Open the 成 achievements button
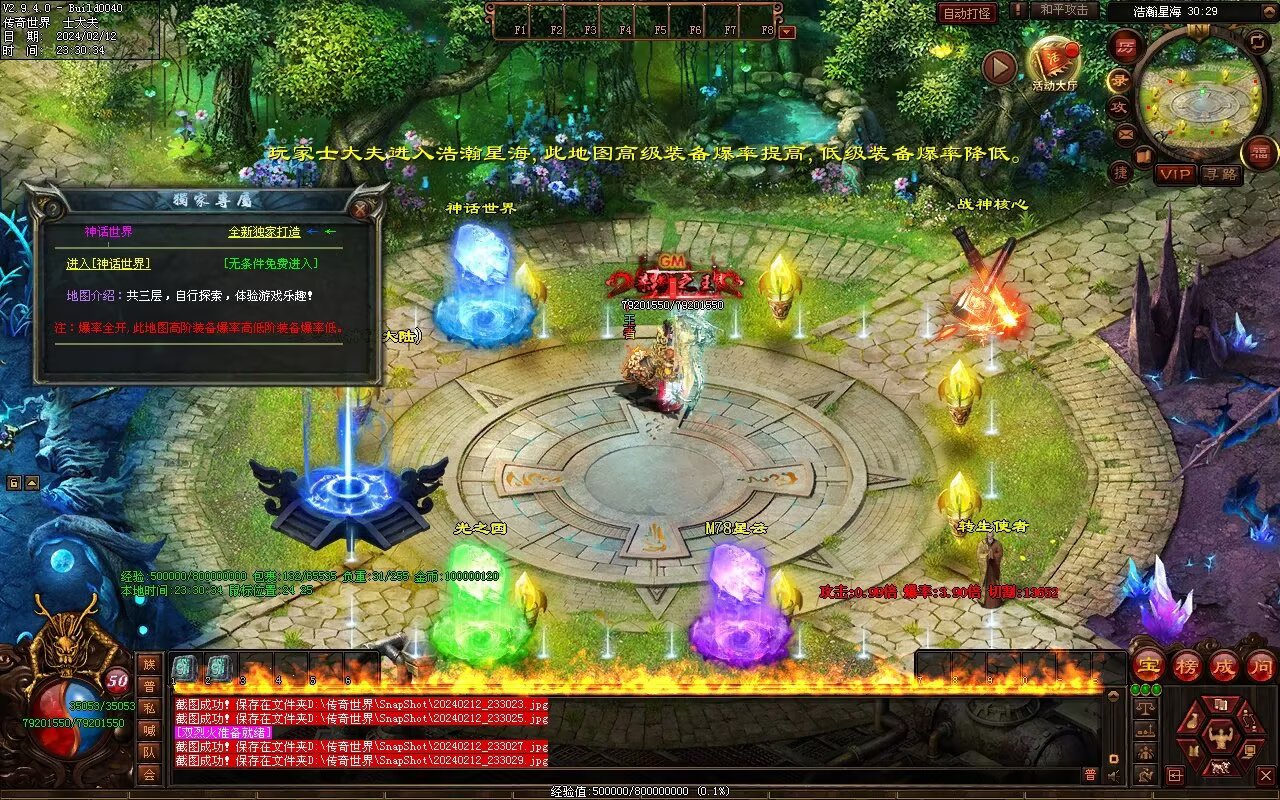1280x800 pixels. (1224, 666)
